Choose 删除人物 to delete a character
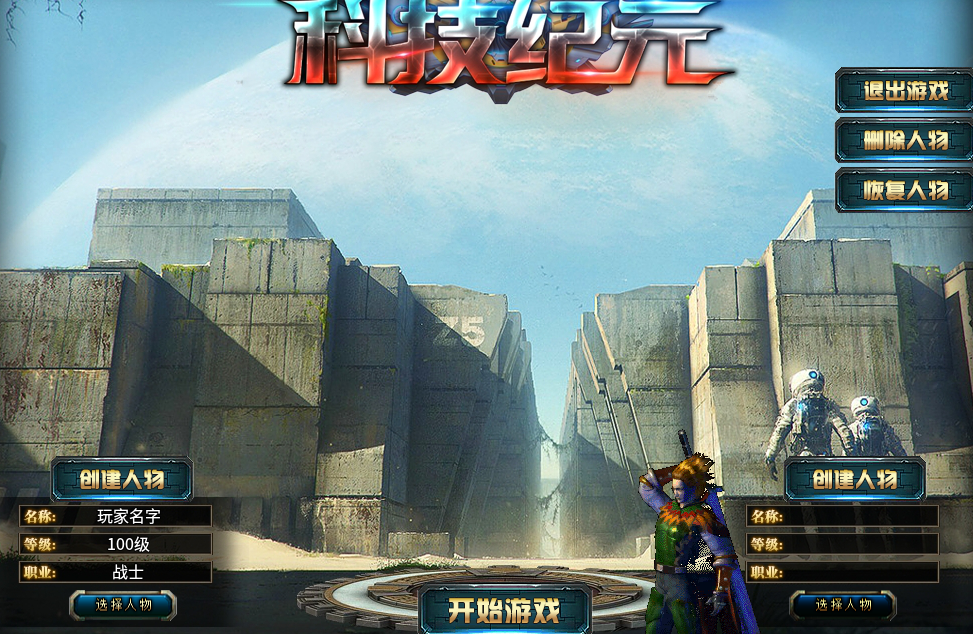 coord(904,140)
